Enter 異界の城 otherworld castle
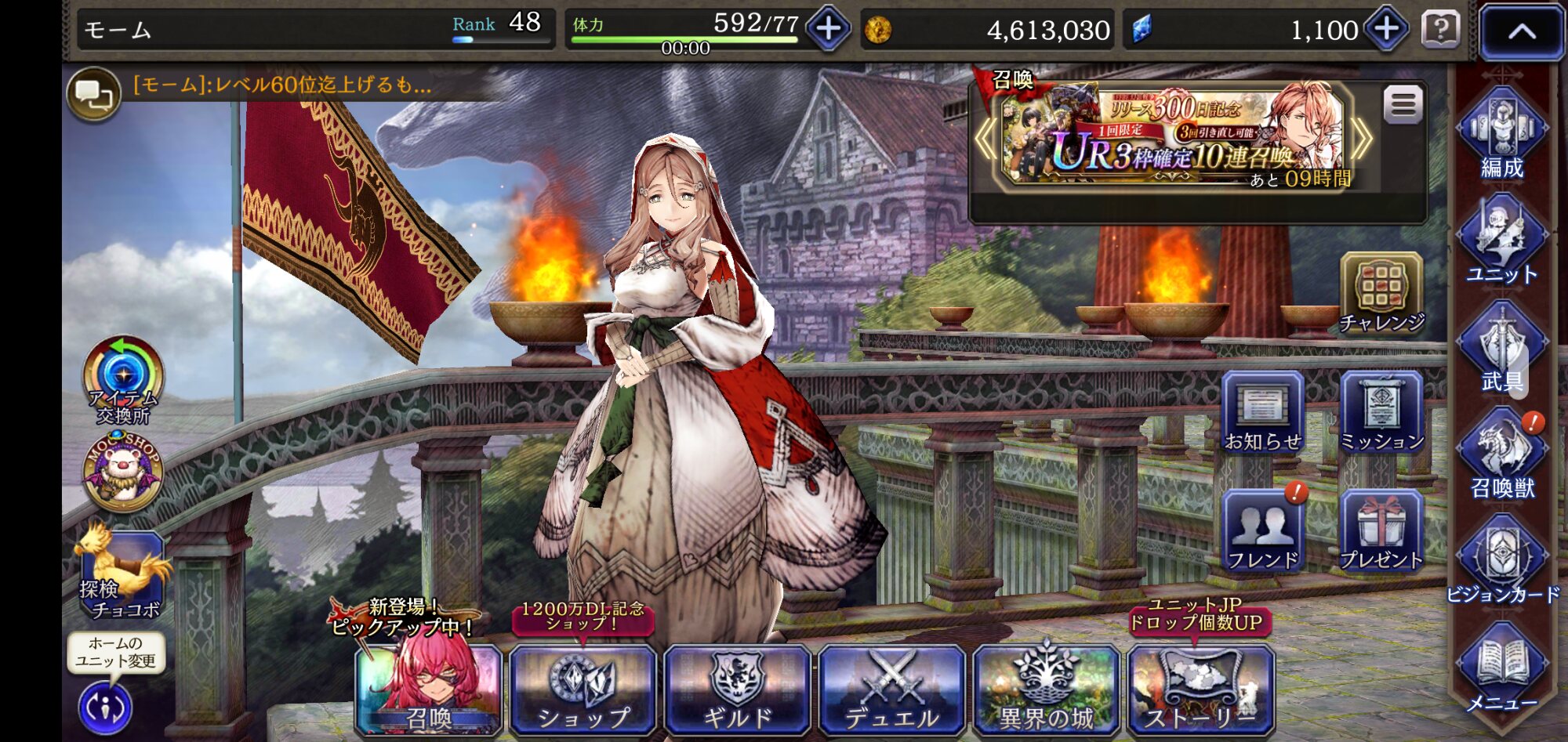This screenshot has width=1568, height=742. tap(1046, 690)
